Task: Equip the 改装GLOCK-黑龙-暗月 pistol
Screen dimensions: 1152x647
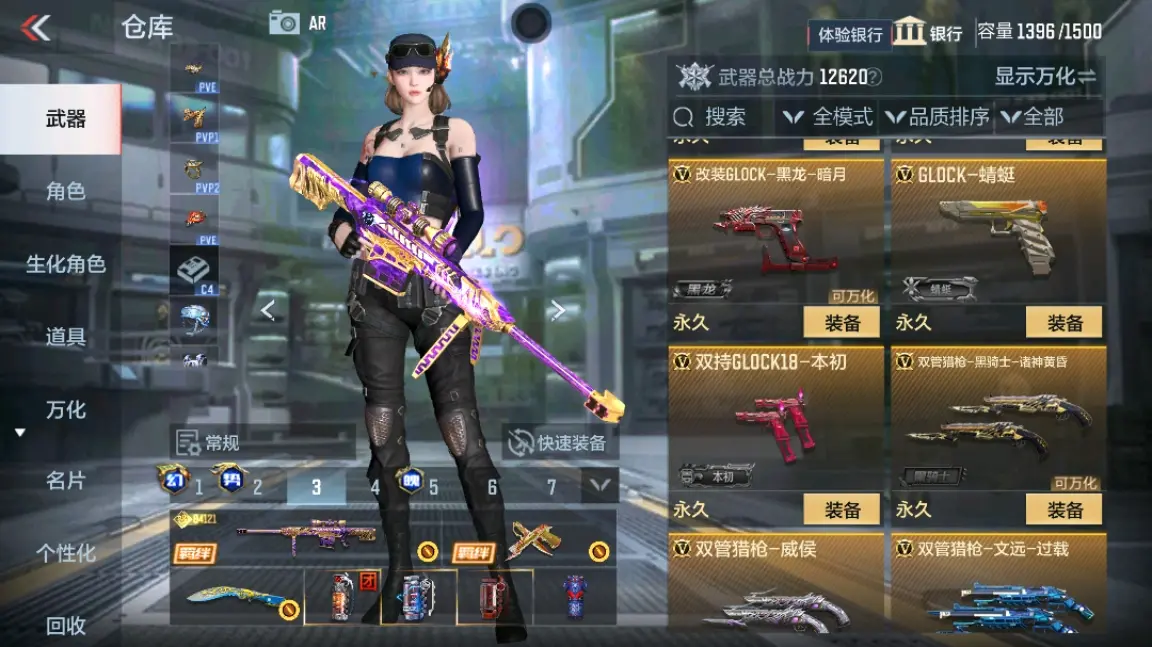Action: click(841, 322)
